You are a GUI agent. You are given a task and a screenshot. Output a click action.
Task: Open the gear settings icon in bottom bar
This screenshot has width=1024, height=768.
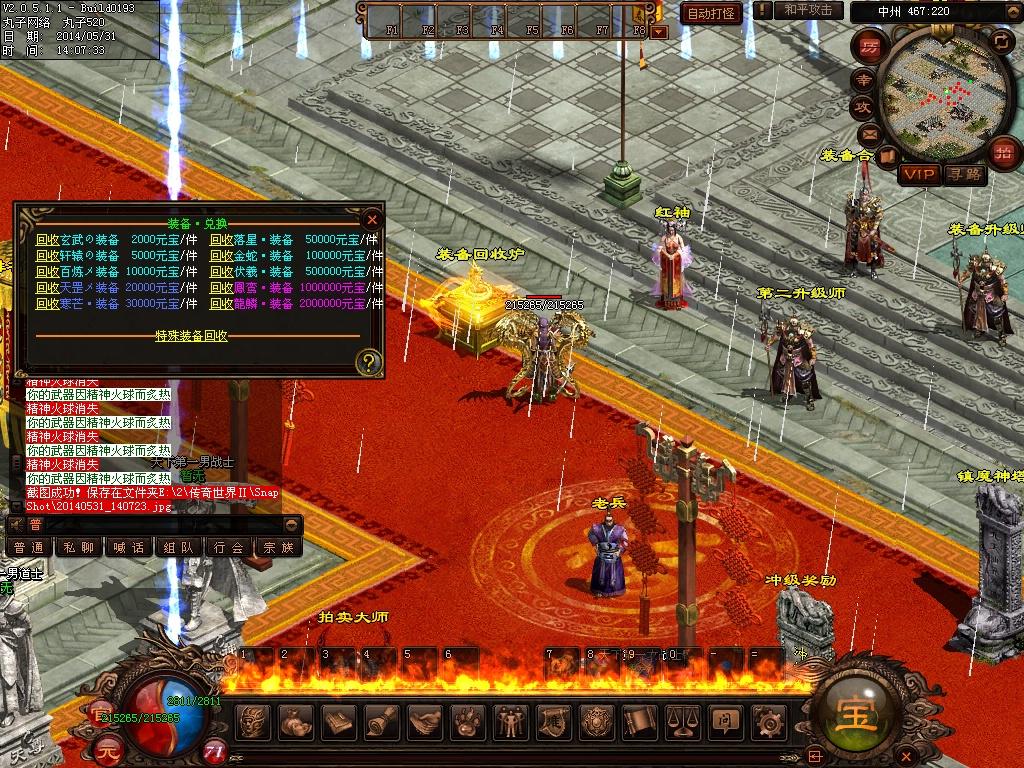tap(767, 721)
